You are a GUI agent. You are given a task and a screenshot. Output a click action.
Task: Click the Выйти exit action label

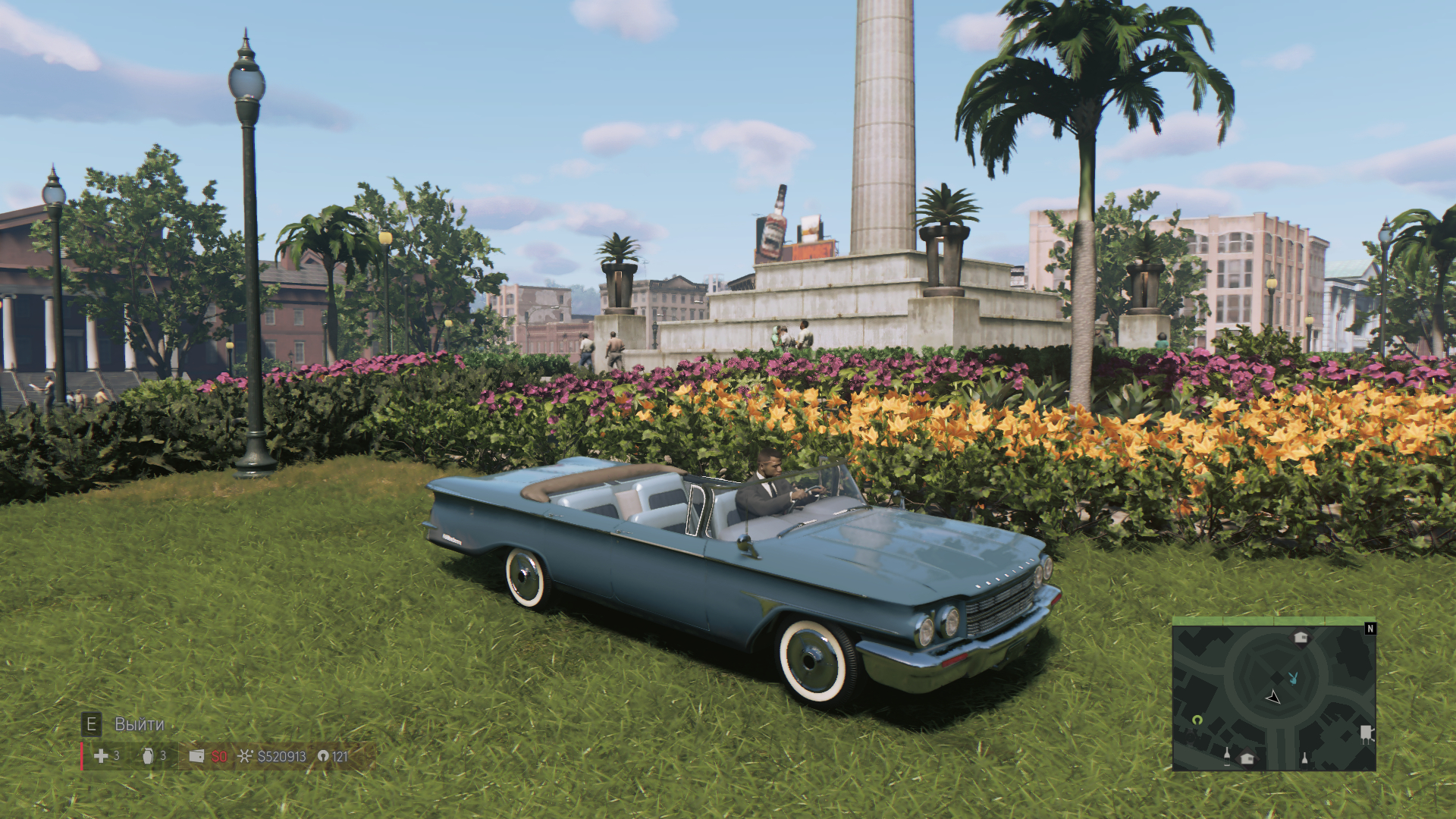click(139, 723)
